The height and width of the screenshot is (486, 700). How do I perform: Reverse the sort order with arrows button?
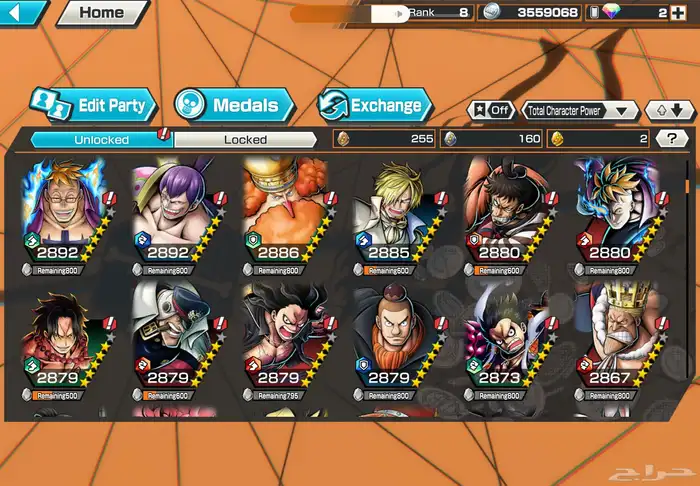point(667,111)
